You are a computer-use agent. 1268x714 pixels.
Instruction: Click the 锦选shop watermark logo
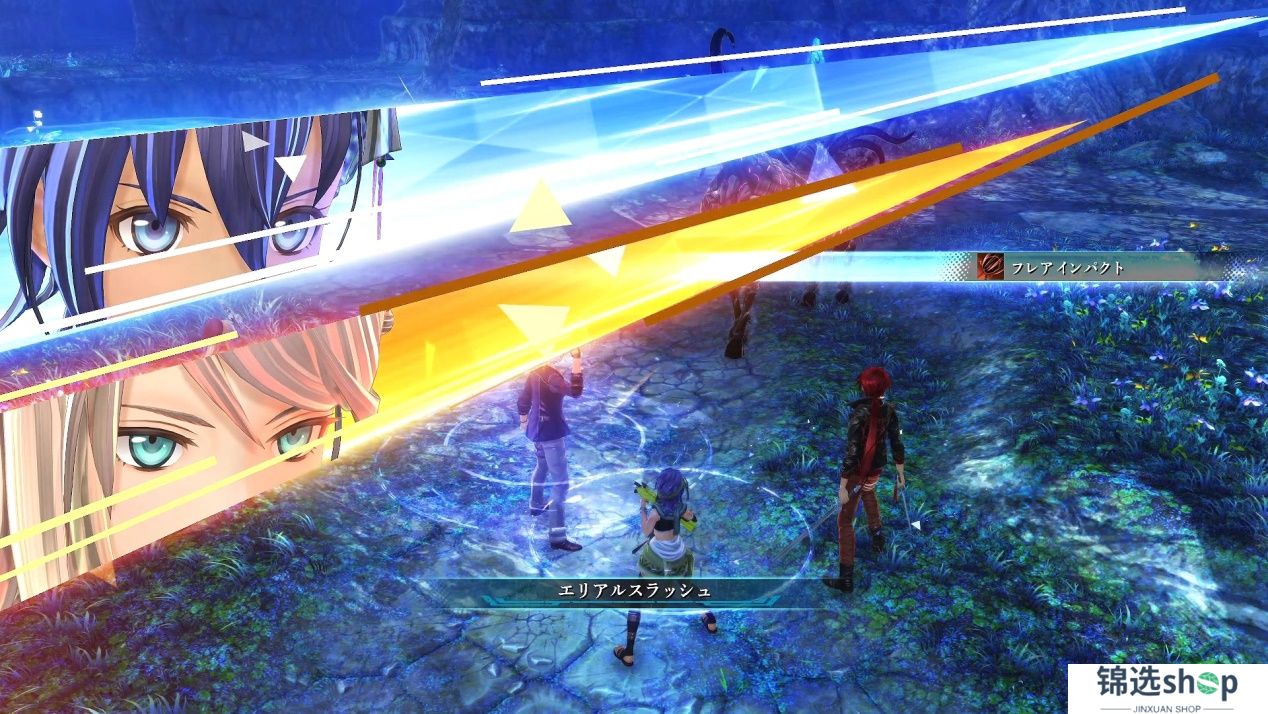tap(1166, 687)
